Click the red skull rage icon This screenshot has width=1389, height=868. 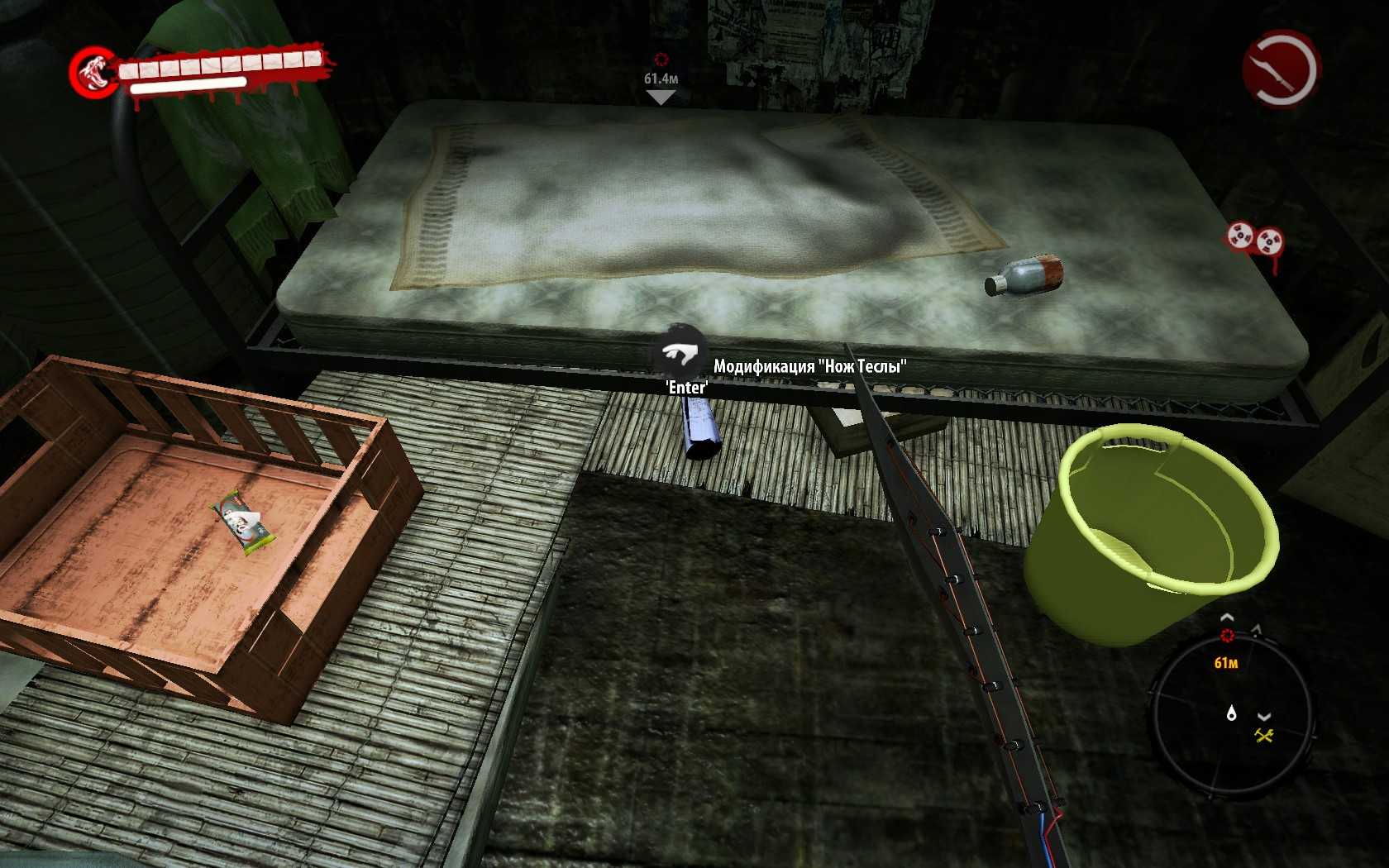[93, 72]
